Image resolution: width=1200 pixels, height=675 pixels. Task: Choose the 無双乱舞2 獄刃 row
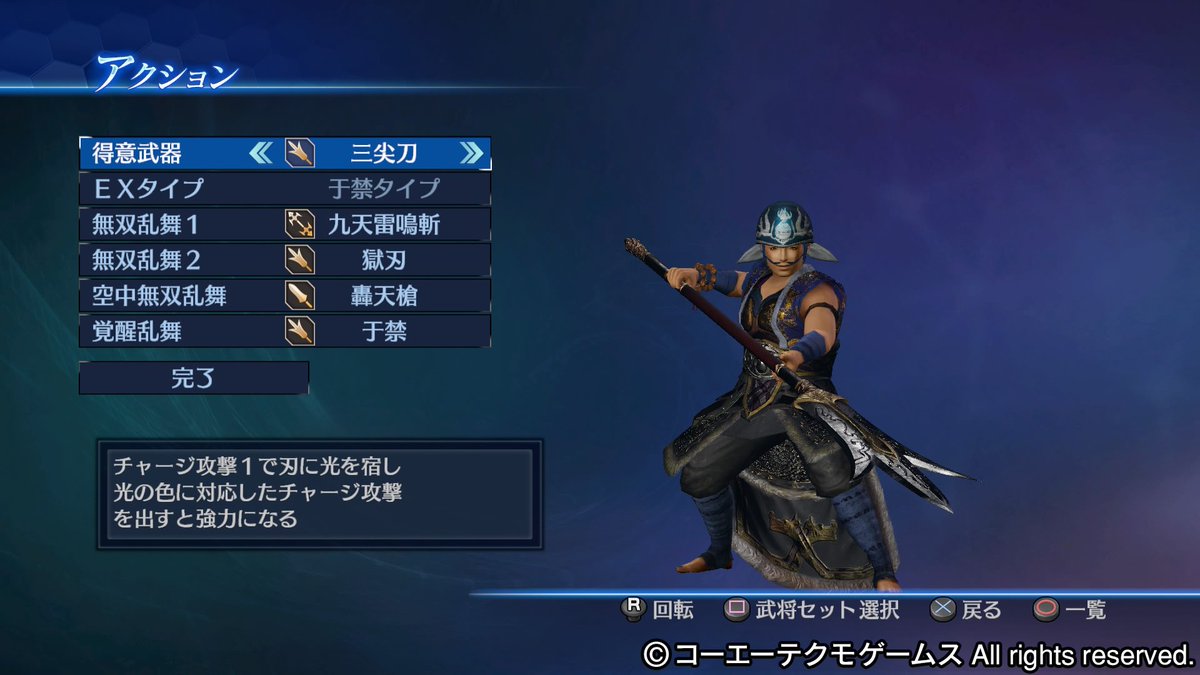click(x=285, y=260)
